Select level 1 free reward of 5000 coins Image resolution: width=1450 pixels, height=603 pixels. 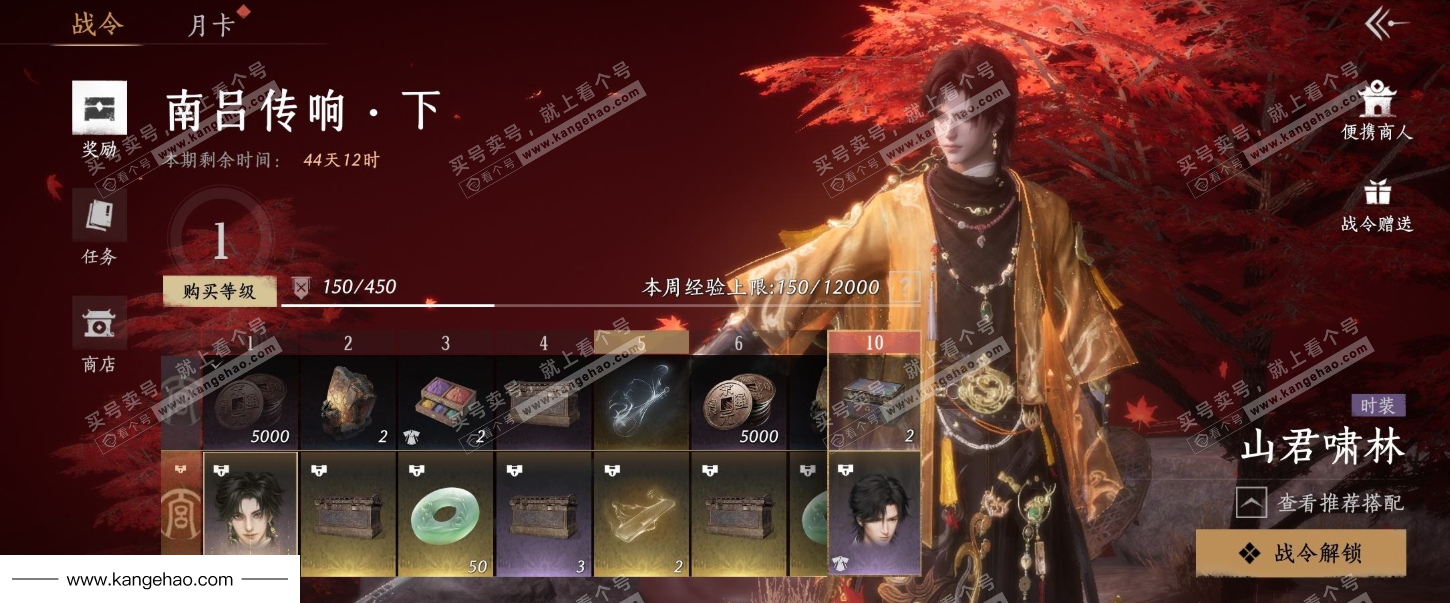point(249,401)
